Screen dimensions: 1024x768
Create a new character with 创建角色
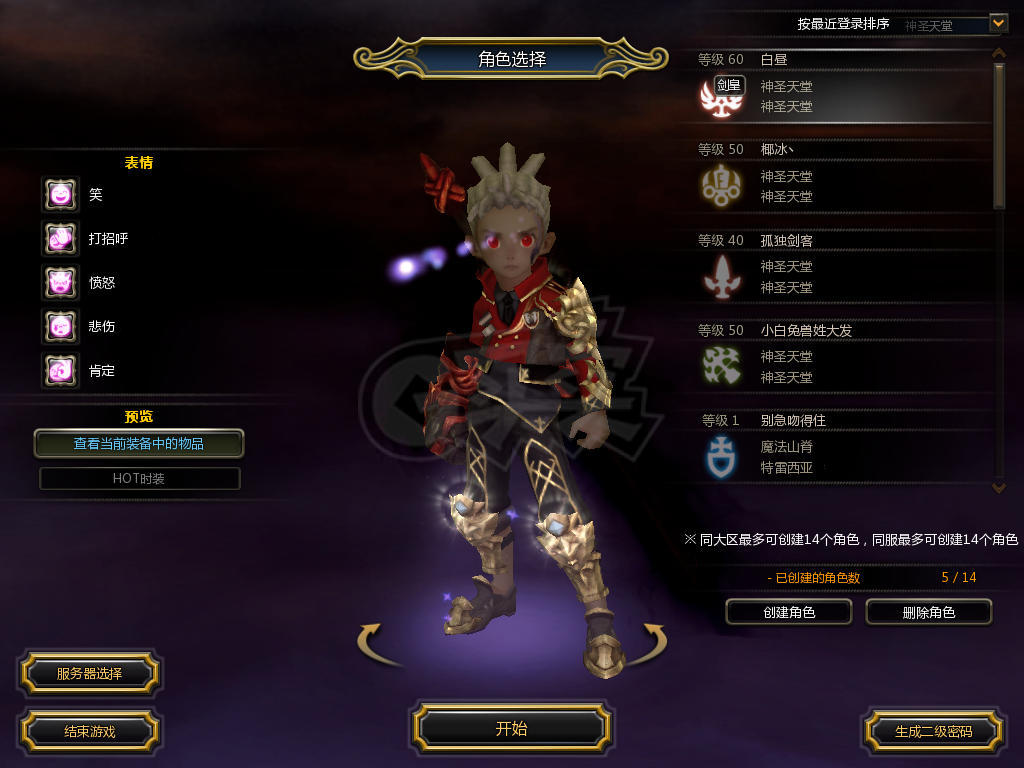[788, 612]
